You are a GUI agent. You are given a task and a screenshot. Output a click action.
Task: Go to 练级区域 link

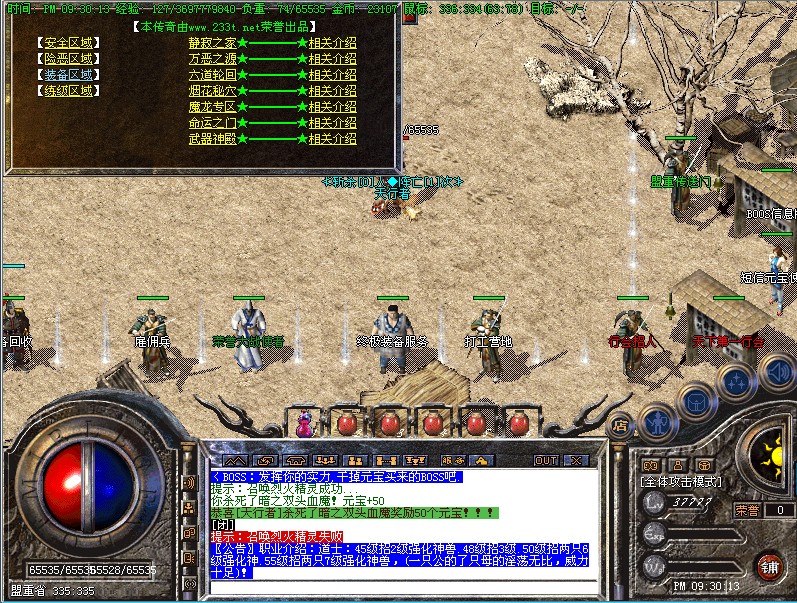(x=68, y=90)
